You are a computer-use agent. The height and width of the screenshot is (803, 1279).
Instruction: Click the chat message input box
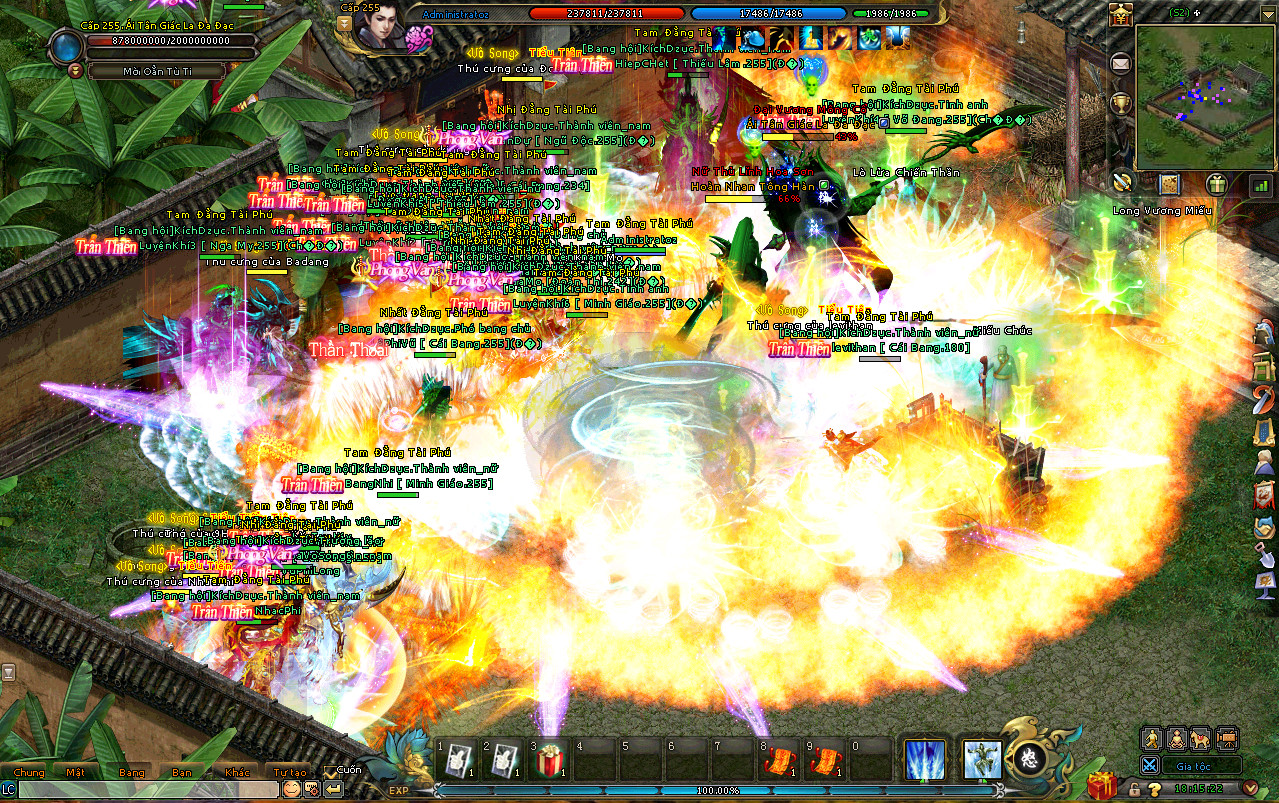[x=148, y=789]
